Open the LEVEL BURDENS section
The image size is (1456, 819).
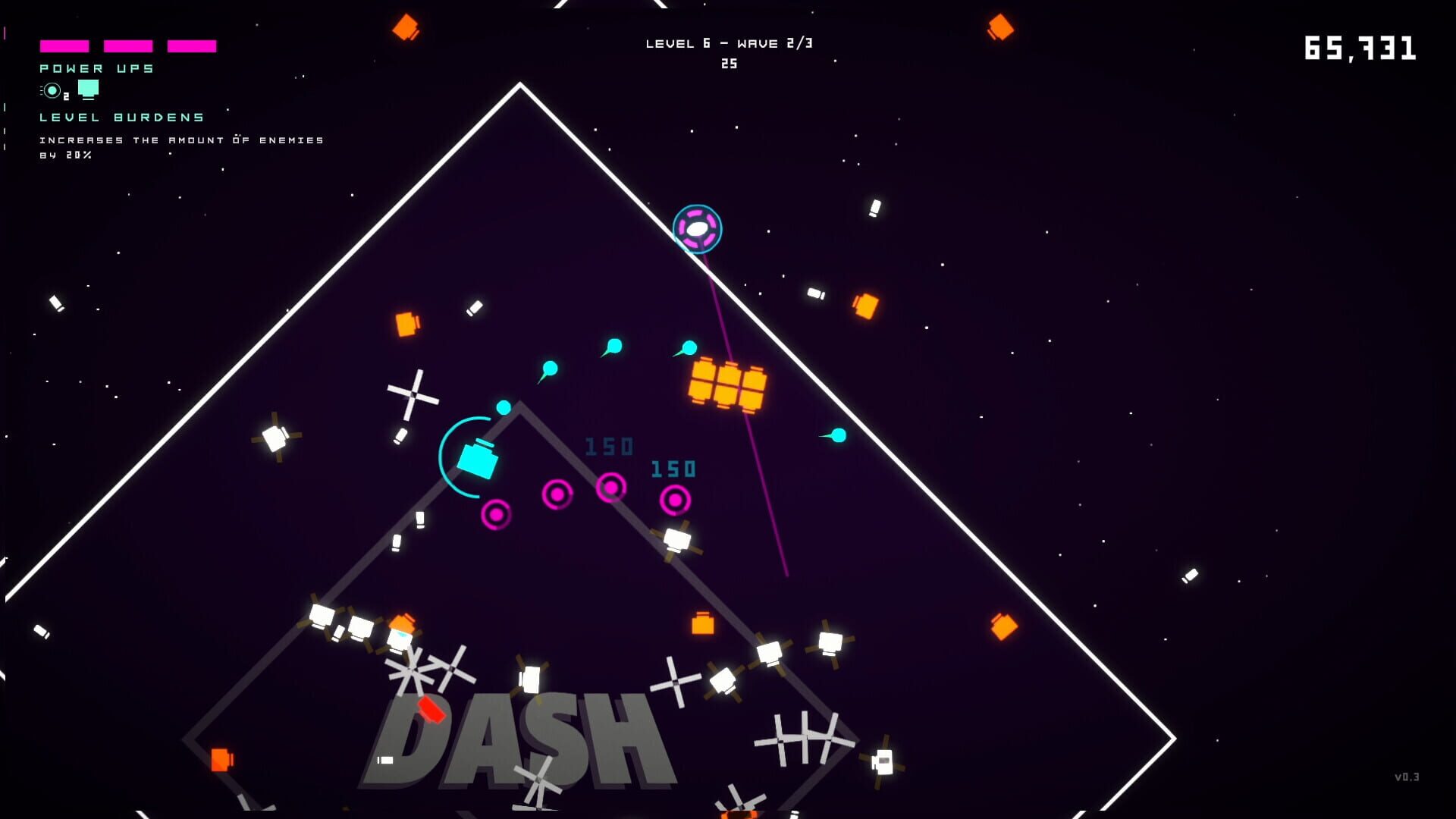(121, 117)
